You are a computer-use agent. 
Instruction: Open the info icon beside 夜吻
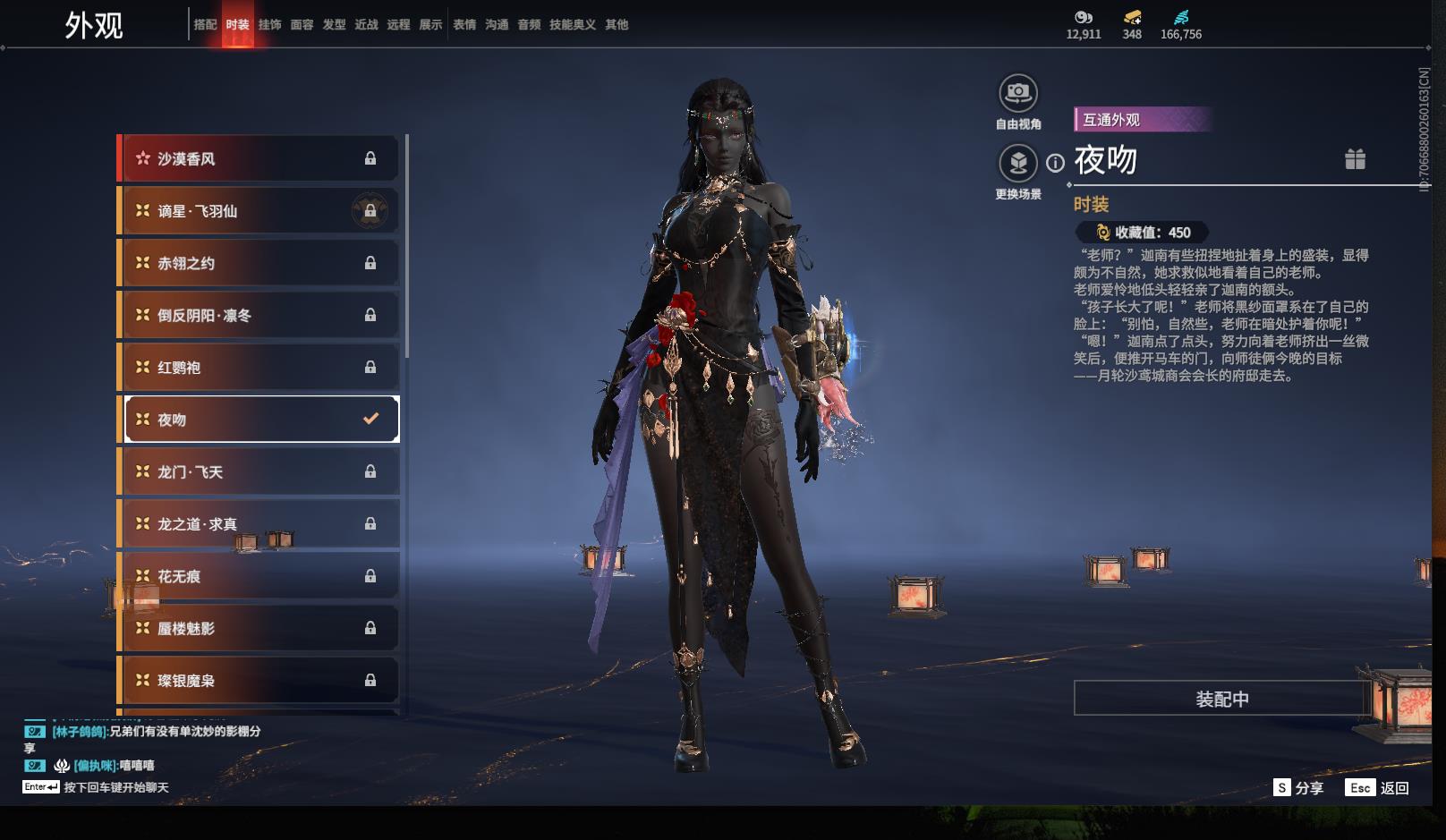[x=1056, y=163]
